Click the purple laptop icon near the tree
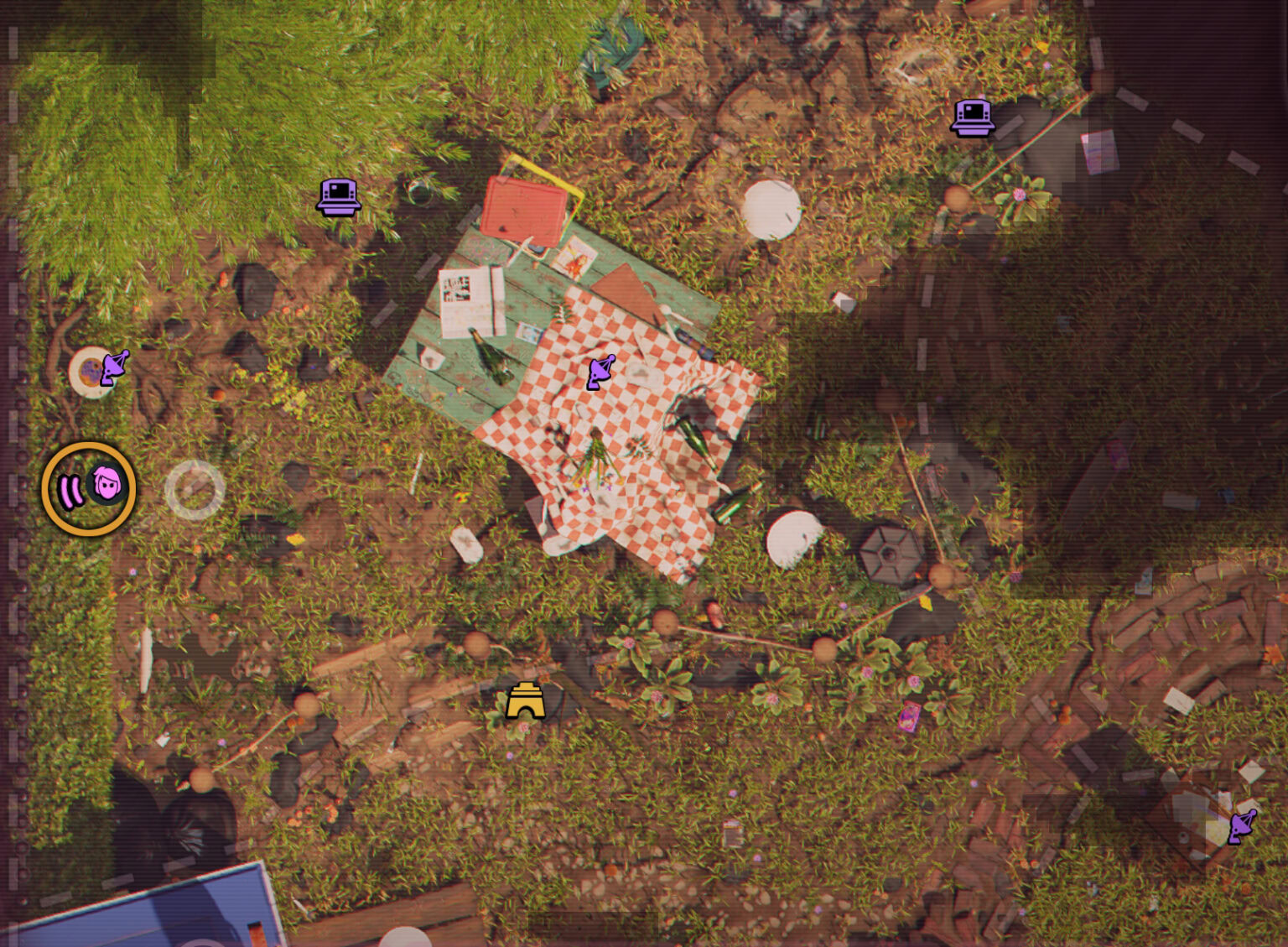The width and height of the screenshot is (1288, 947). pyautogui.click(x=338, y=196)
